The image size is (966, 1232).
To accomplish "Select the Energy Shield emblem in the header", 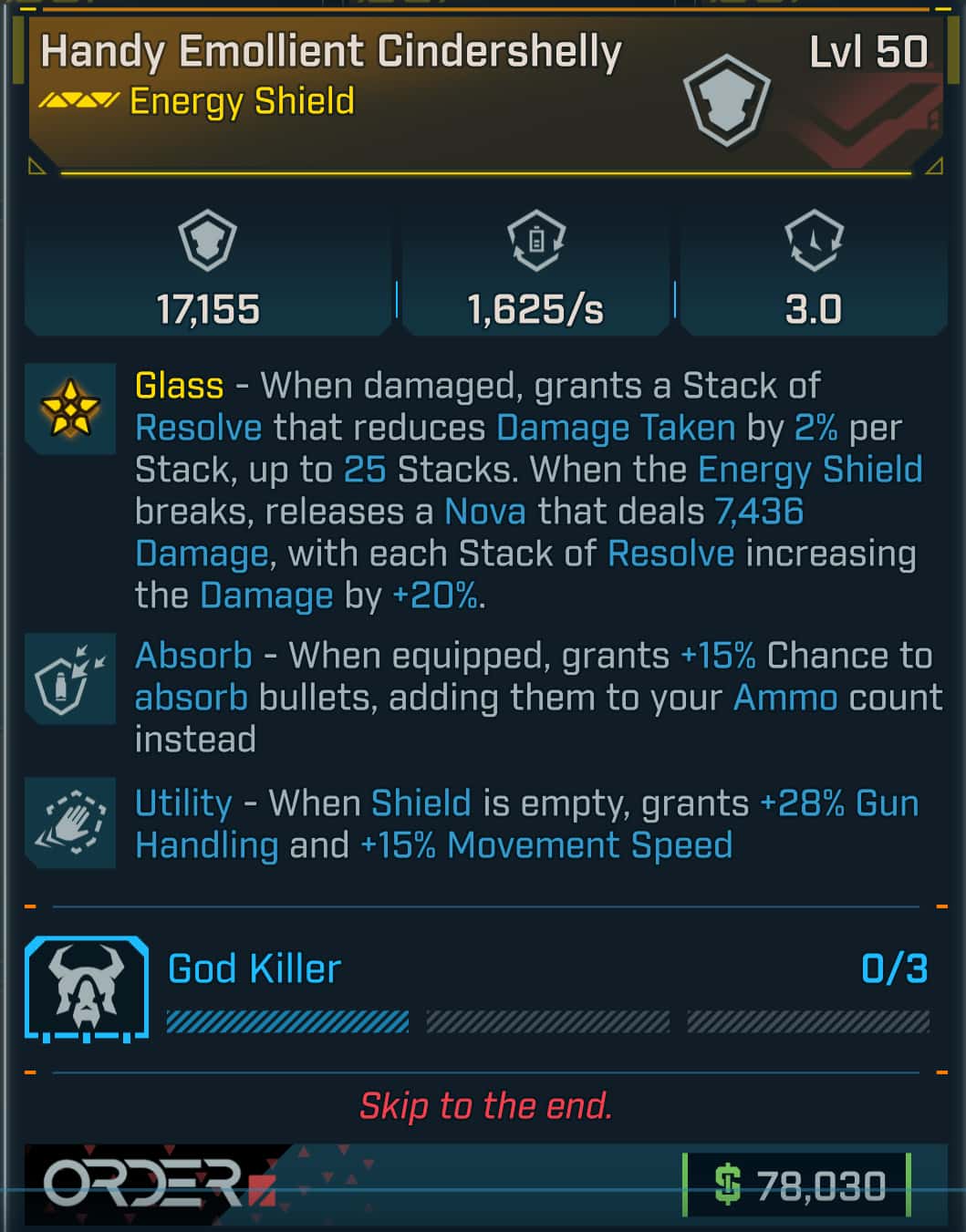I will (x=726, y=99).
